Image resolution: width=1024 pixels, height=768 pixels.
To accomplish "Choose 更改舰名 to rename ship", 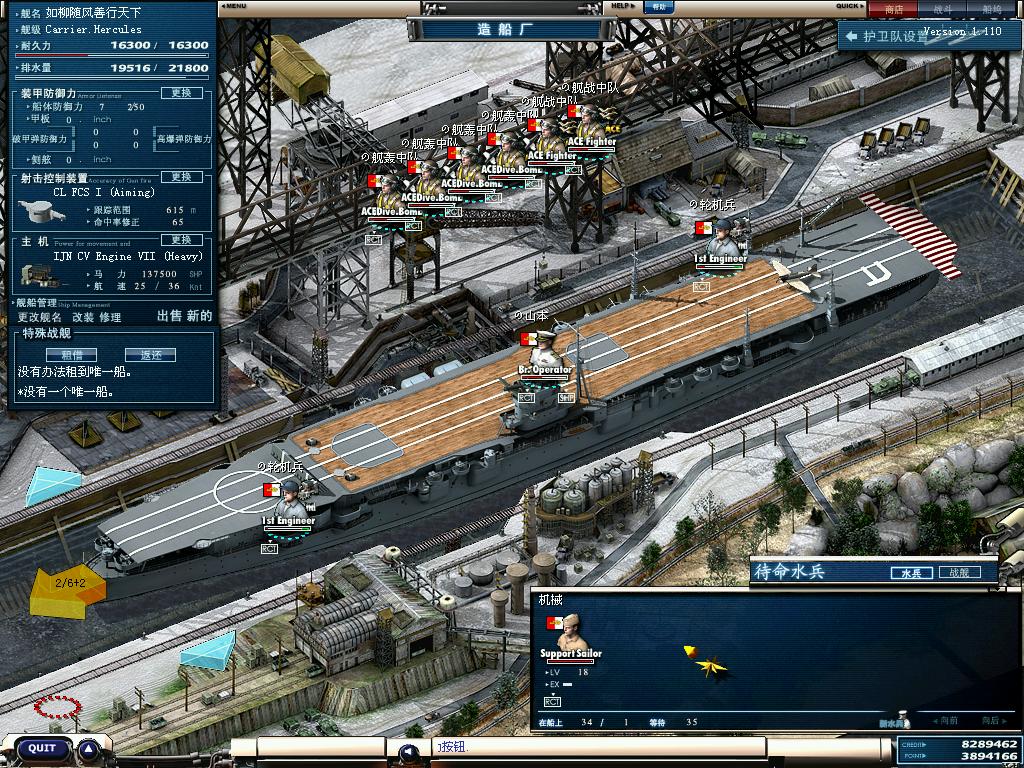I will pos(39,317).
